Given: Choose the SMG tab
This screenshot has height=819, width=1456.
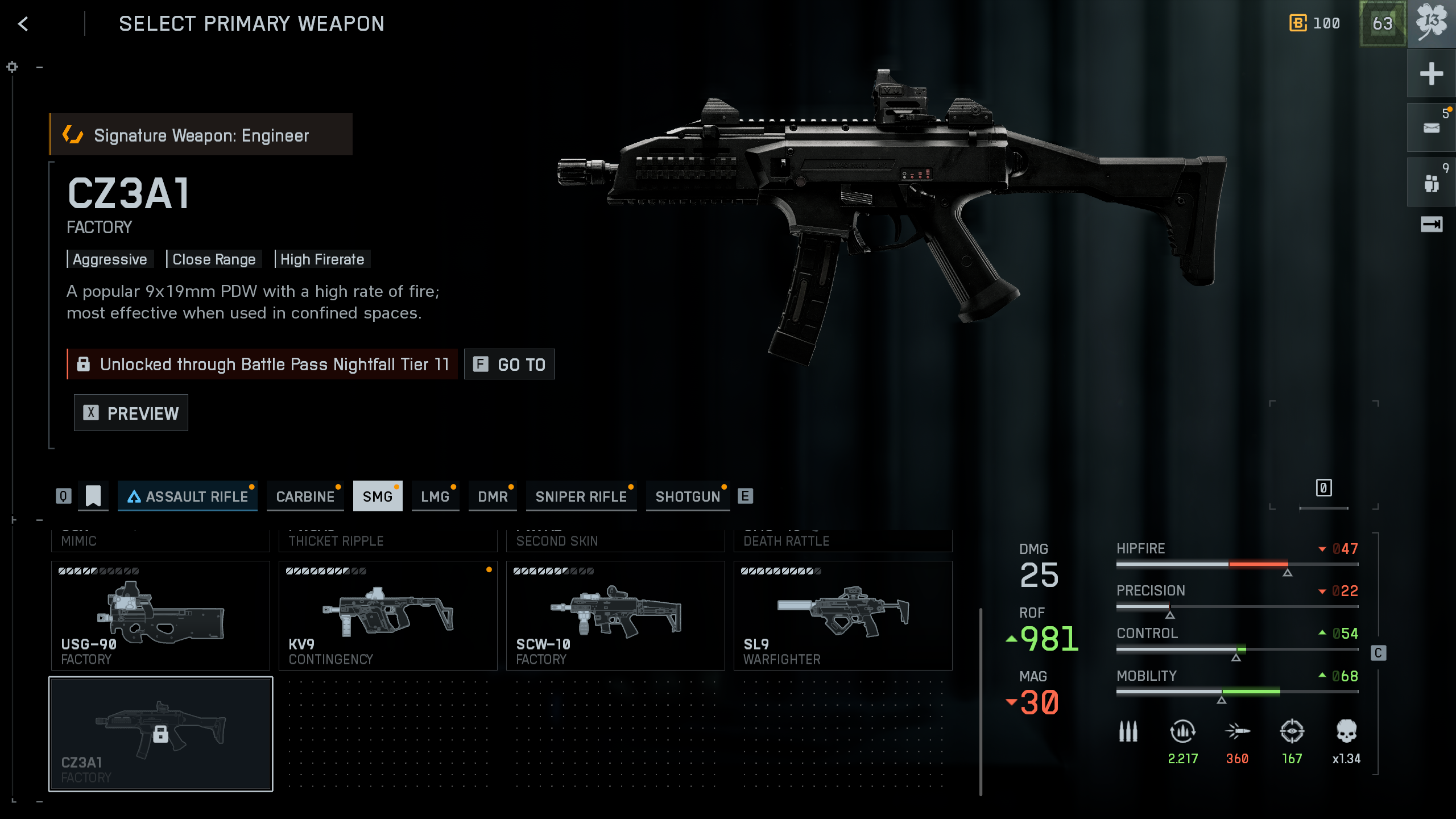Looking at the screenshot, I should pos(378,497).
